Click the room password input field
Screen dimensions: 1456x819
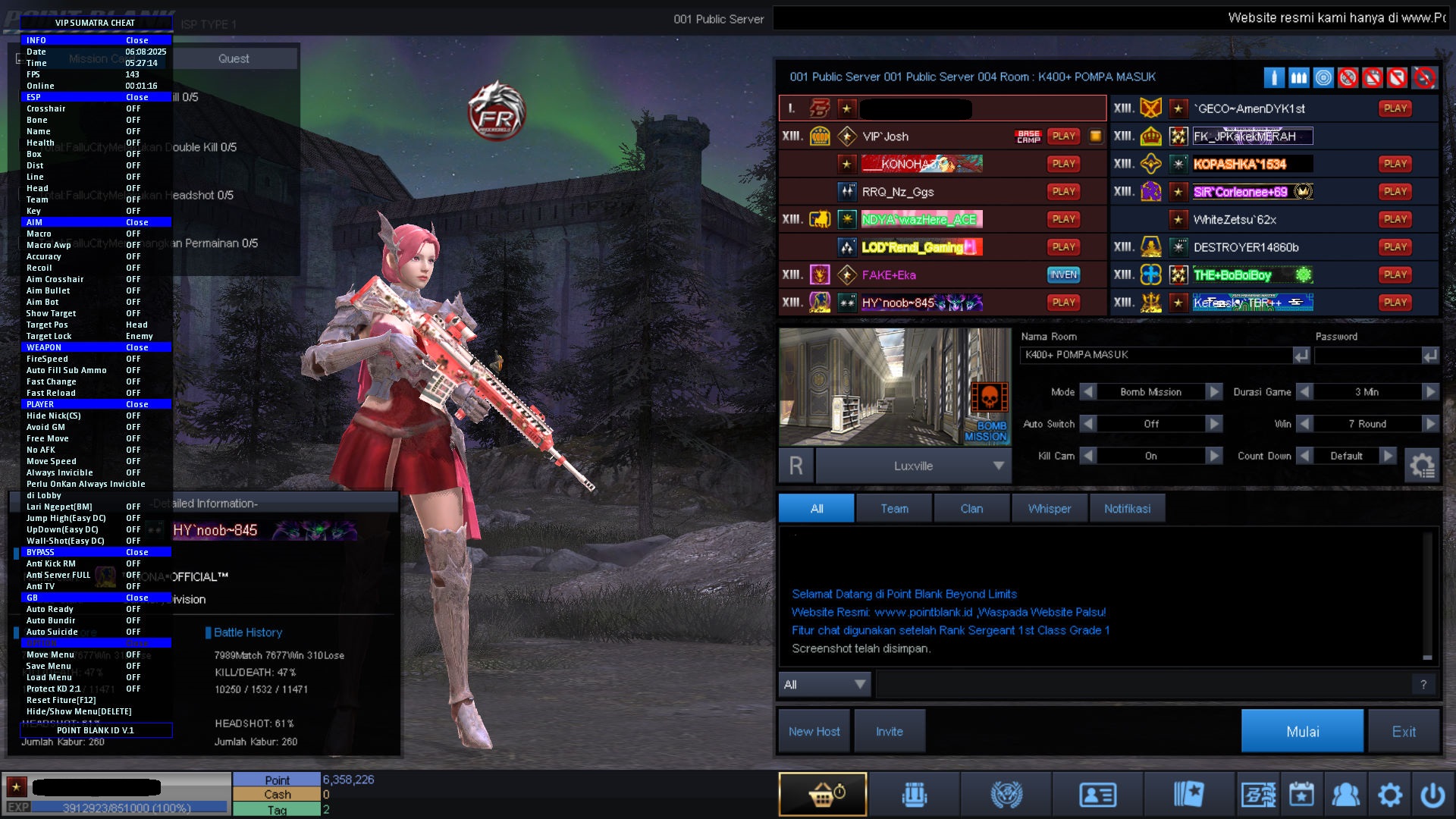coord(1367,355)
